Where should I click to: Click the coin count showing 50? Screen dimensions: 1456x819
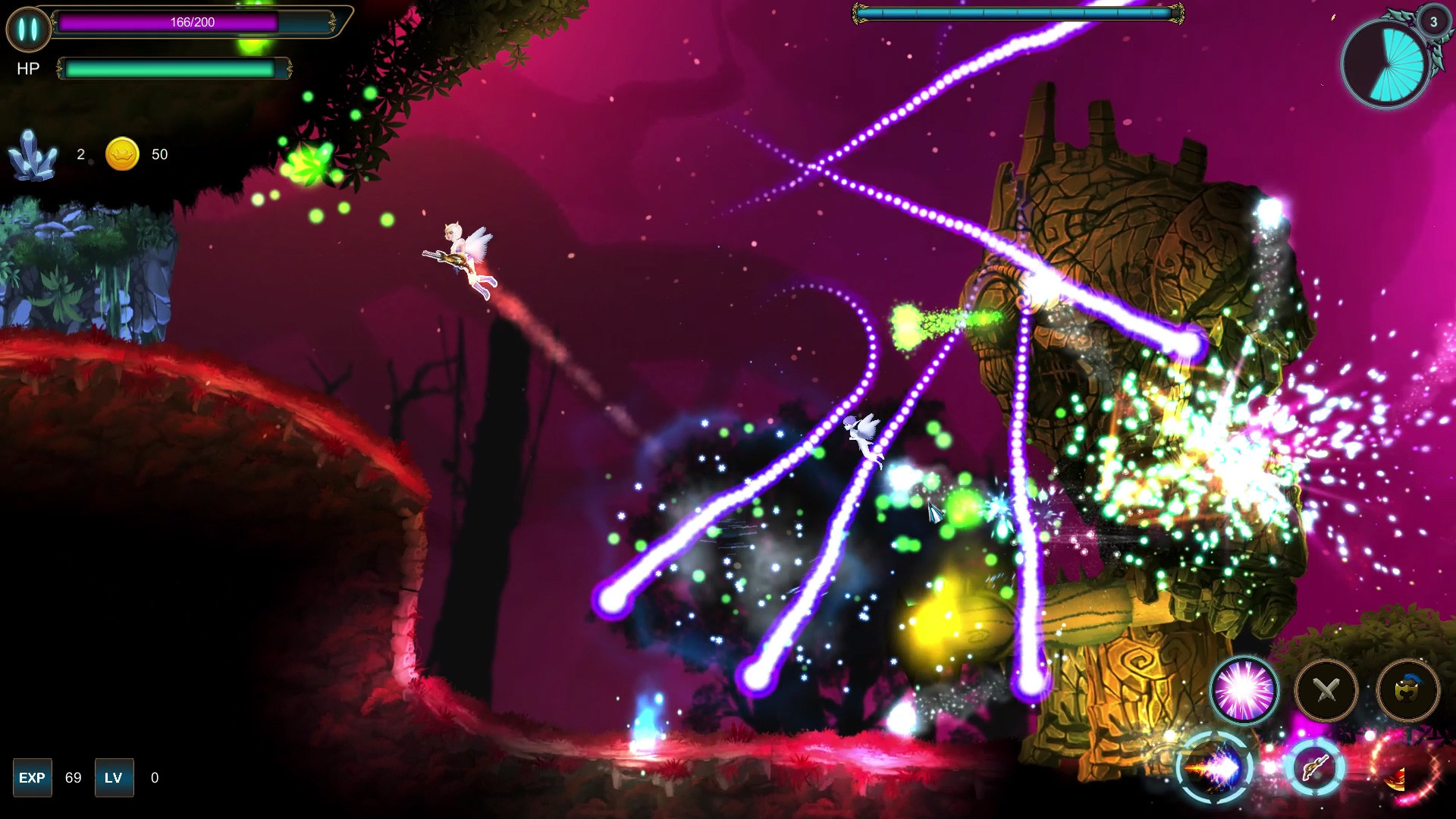tap(159, 155)
